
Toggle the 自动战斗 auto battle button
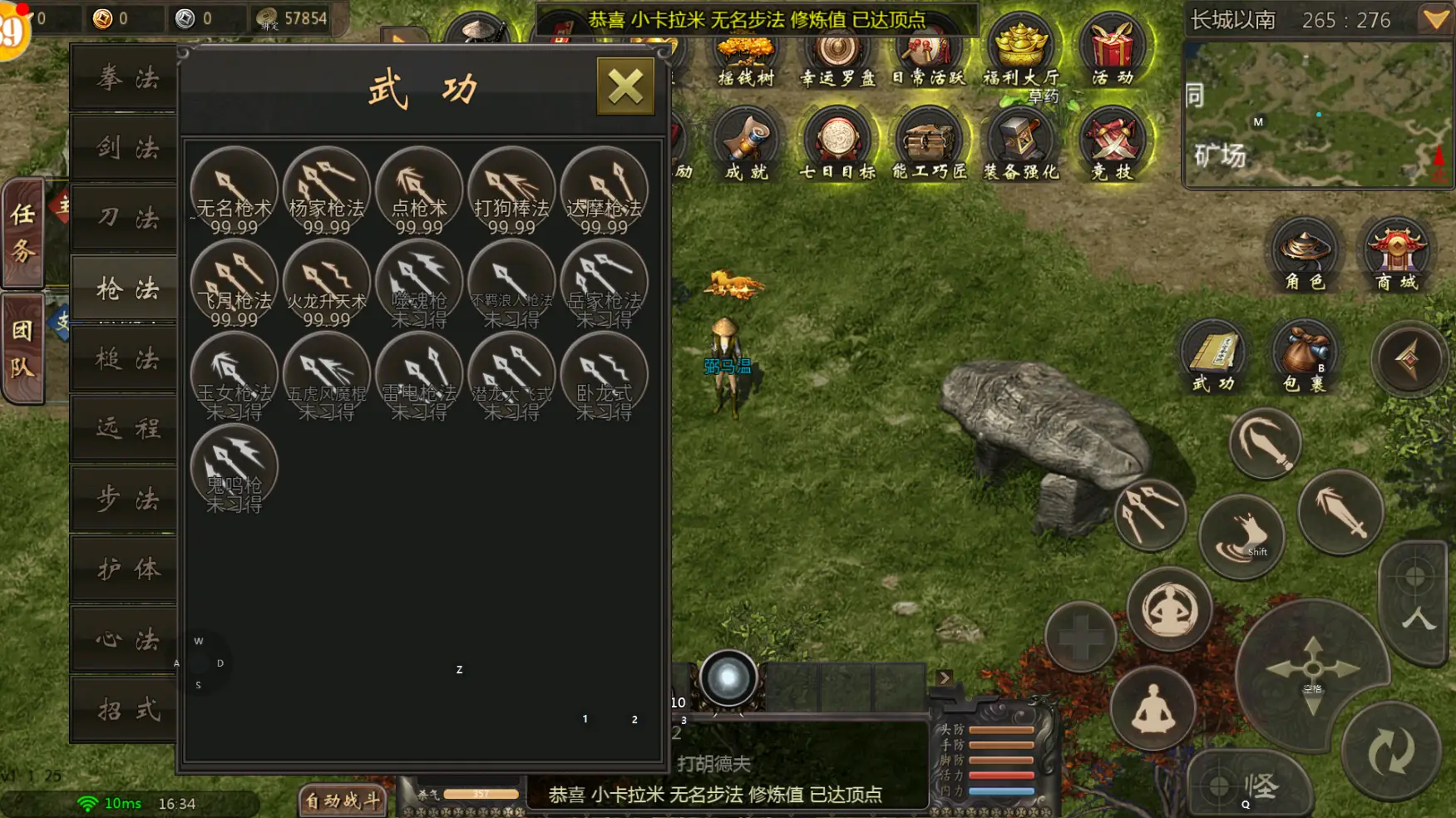click(343, 801)
